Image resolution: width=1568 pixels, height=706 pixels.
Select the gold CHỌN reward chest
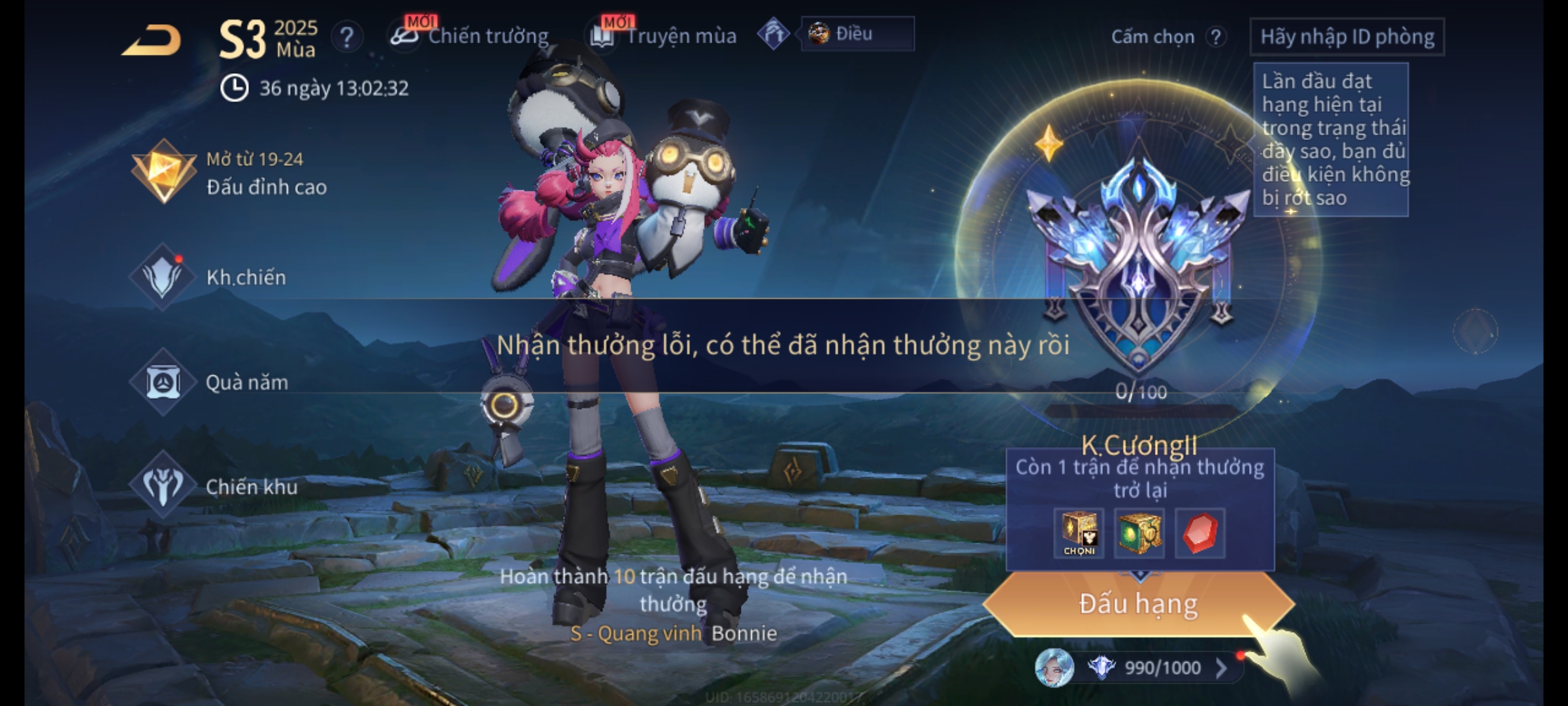click(x=1079, y=533)
